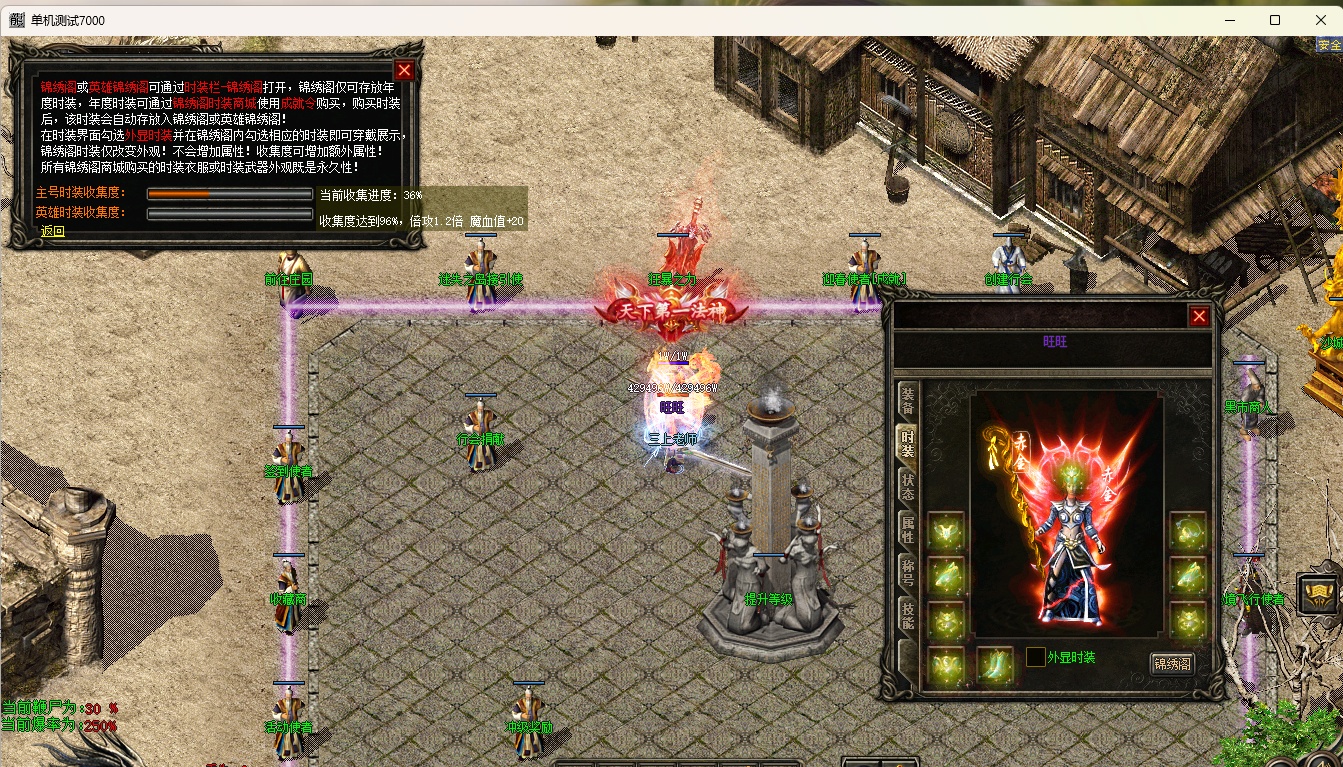Image resolution: width=1343 pixels, height=767 pixels.
Task: Toggle the 外显时装 checkbox
Action: (x=1035, y=657)
